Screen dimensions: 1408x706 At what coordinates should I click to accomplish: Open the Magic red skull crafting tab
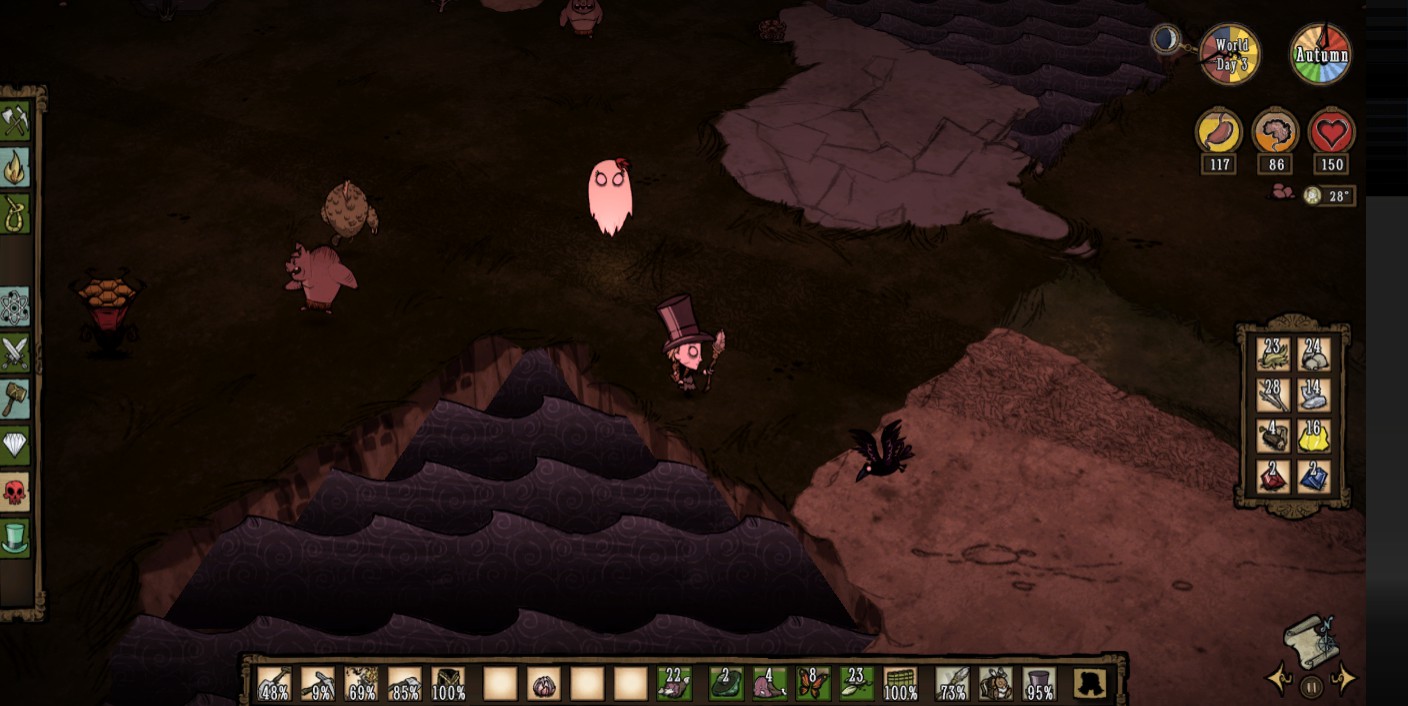coord(15,492)
